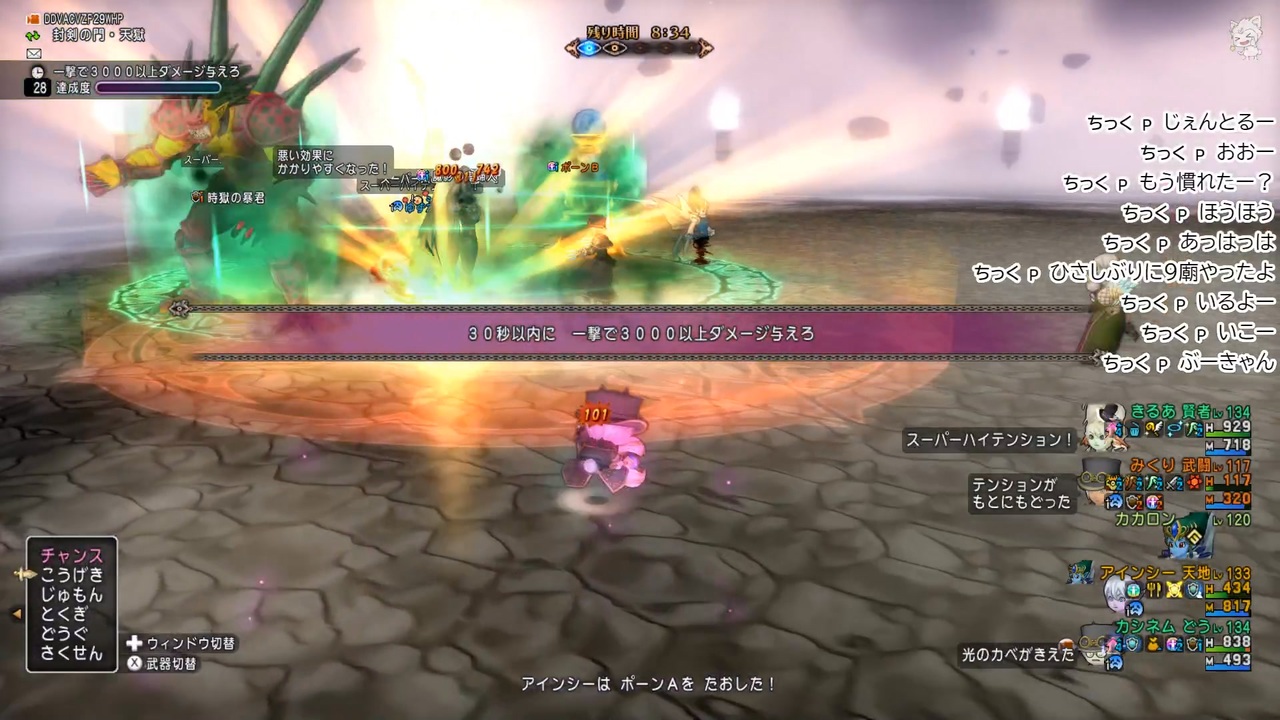Click the money bag buff icon on カシネム
The image size is (1280, 720).
(x=1153, y=645)
